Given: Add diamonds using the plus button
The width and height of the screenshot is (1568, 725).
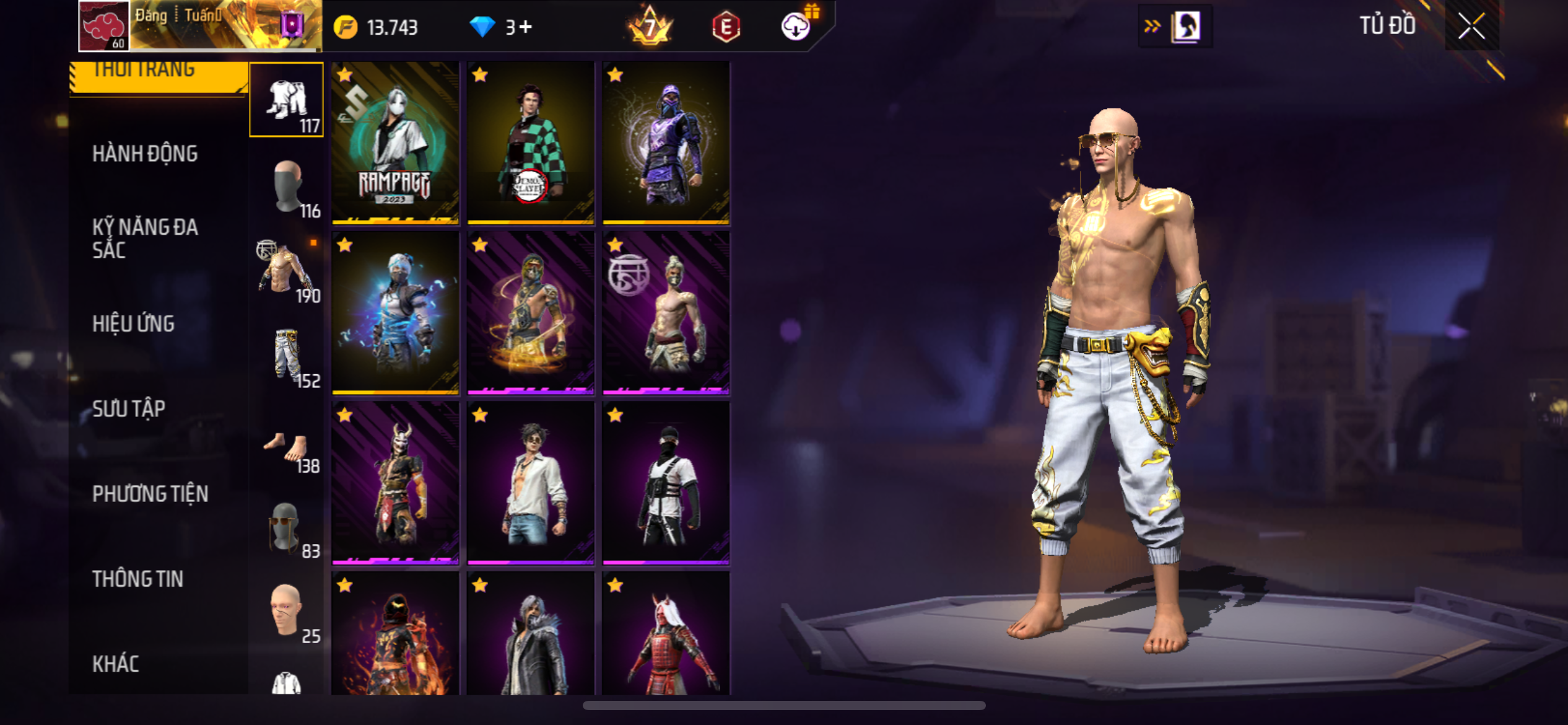Looking at the screenshot, I should 525,27.
